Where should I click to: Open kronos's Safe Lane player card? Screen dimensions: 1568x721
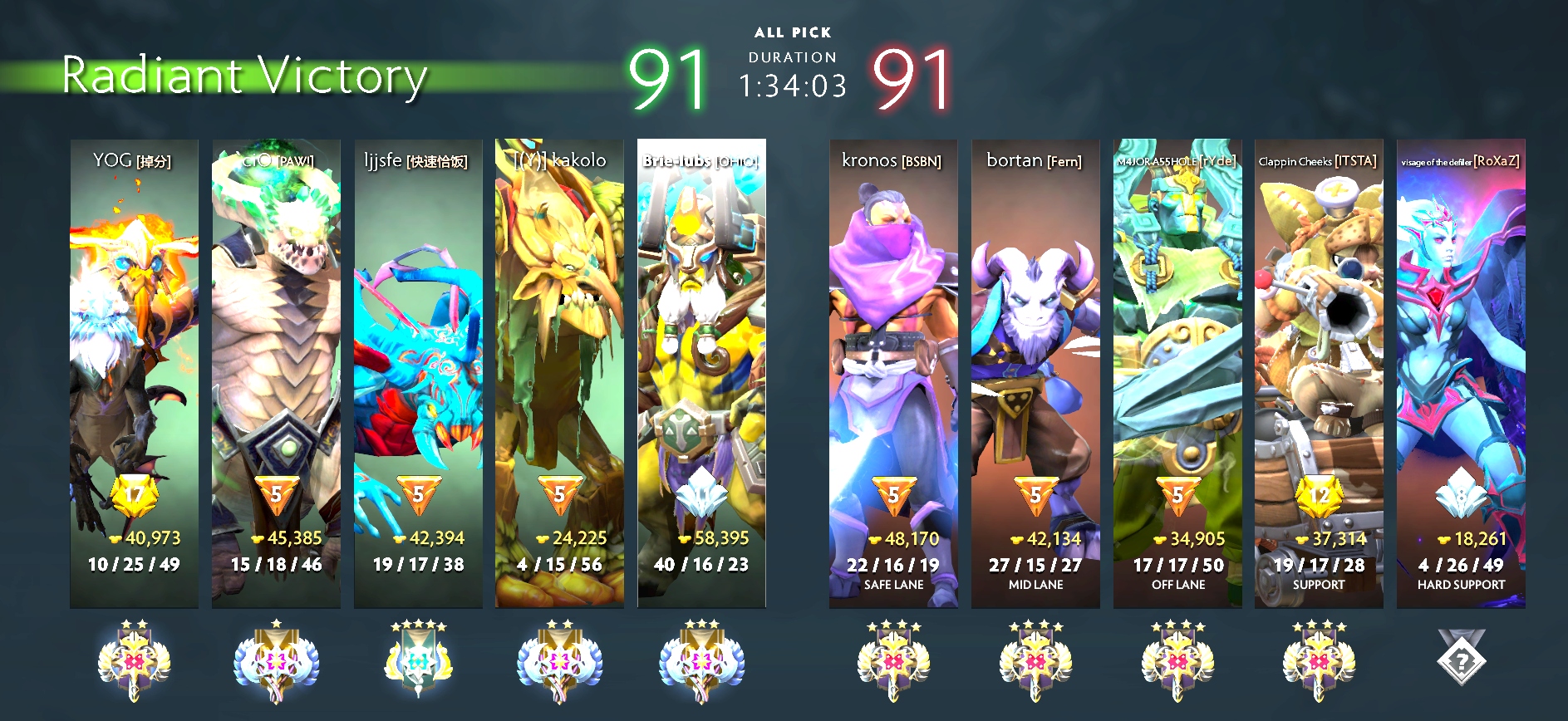pos(893,374)
